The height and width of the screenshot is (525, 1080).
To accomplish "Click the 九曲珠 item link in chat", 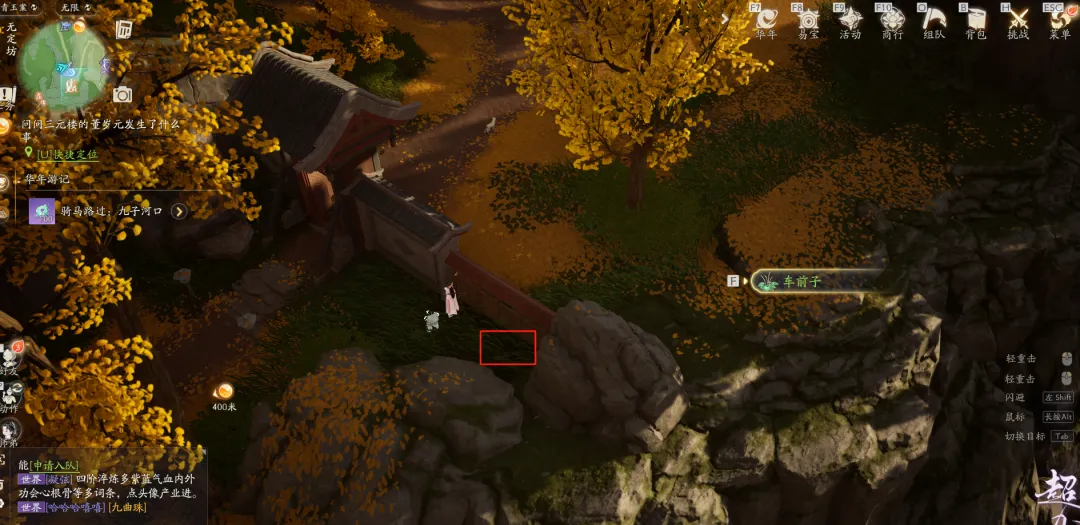I will point(129,507).
